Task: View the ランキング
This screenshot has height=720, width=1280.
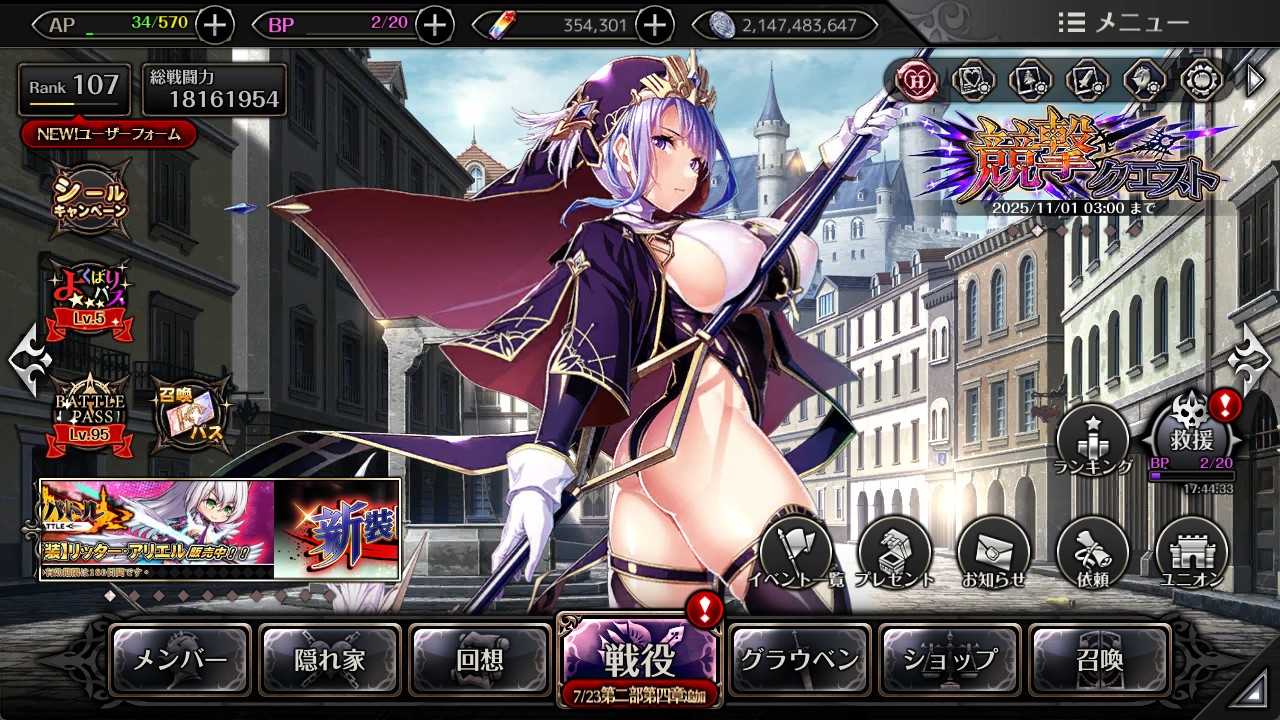Action: click(x=1092, y=440)
